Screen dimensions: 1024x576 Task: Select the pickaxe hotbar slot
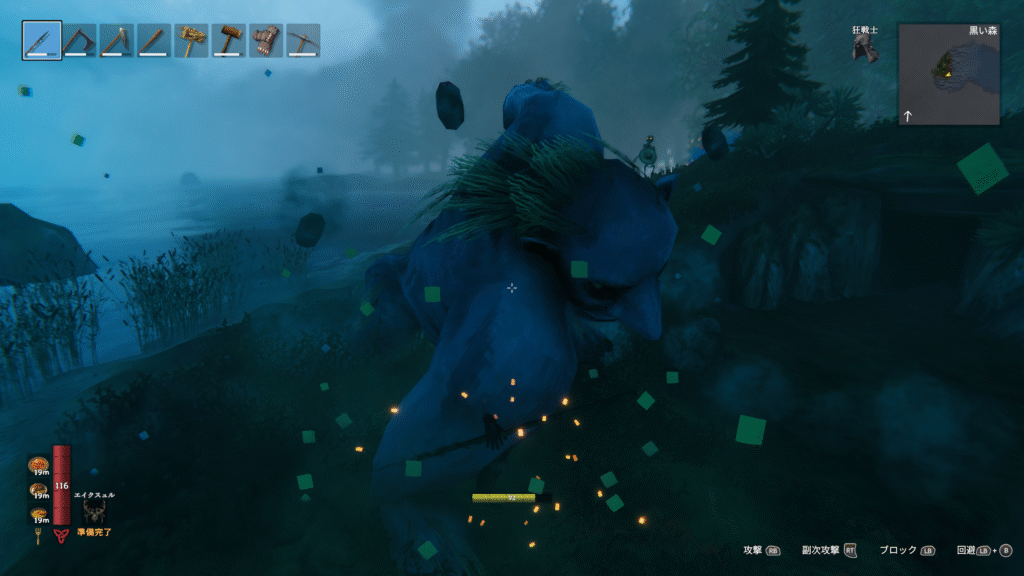click(x=303, y=40)
